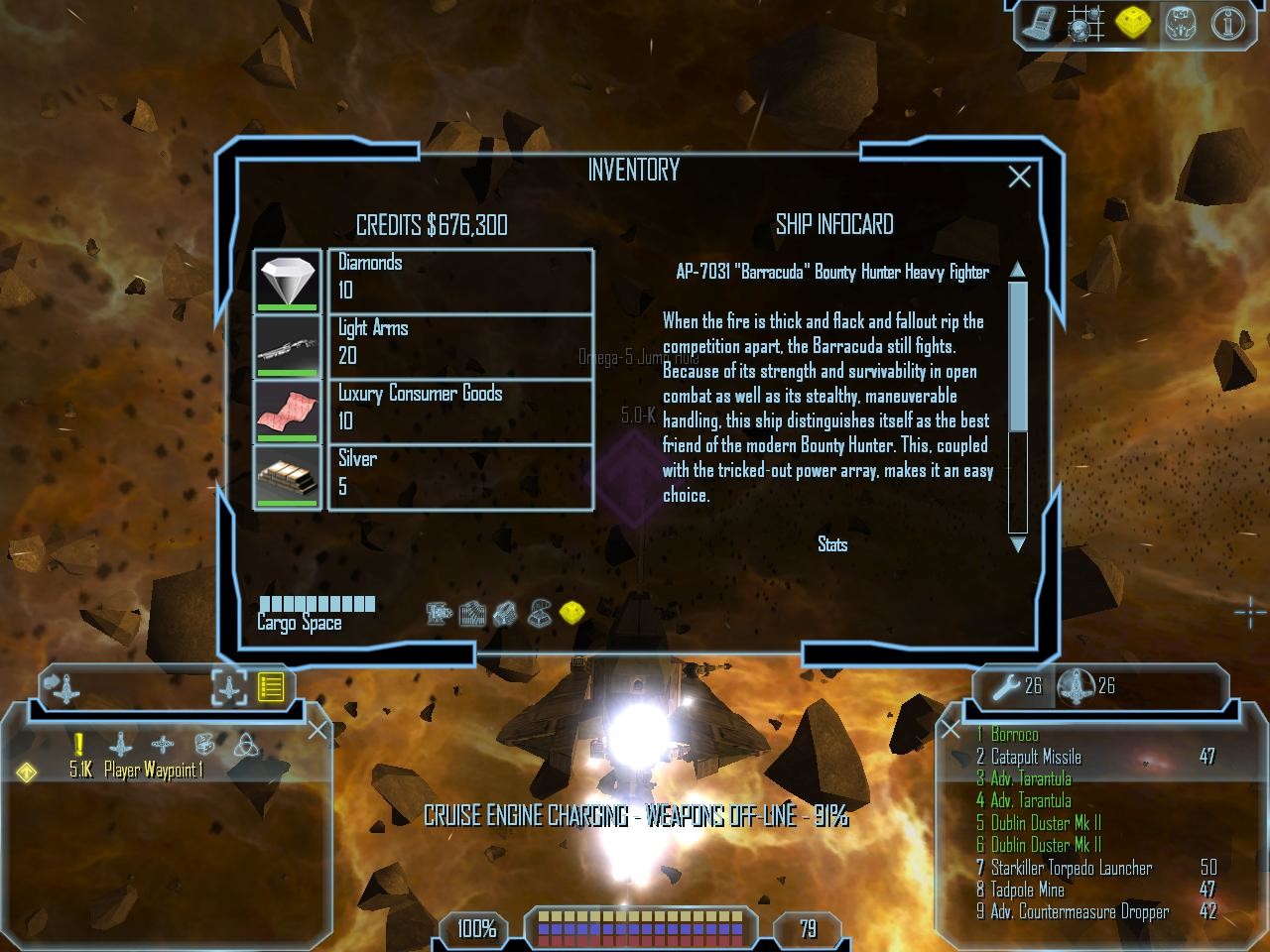The width and height of the screenshot is (1270, 952).
Task: Select Player Waypoint 1 in contact list
Action: [153, 771]
